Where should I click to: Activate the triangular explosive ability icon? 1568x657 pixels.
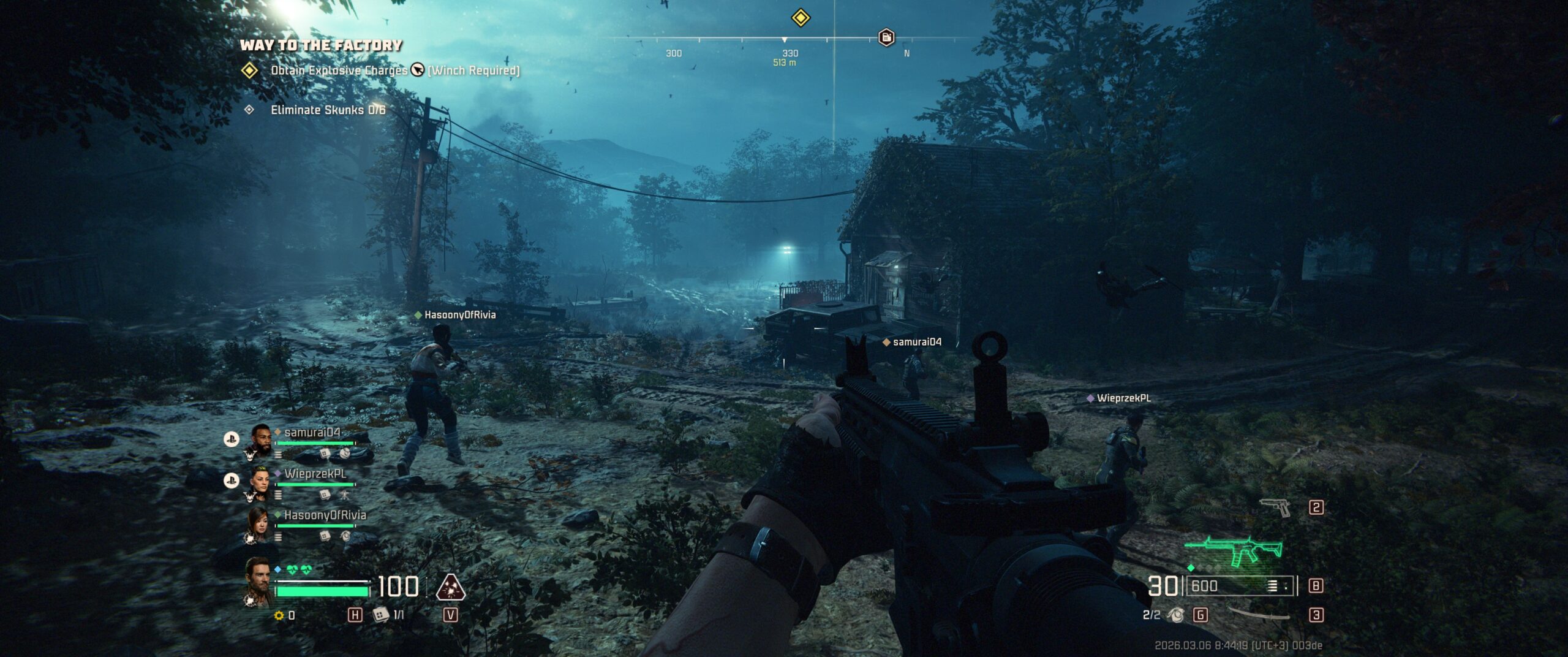pyautogui.click(x=450, y=587)
